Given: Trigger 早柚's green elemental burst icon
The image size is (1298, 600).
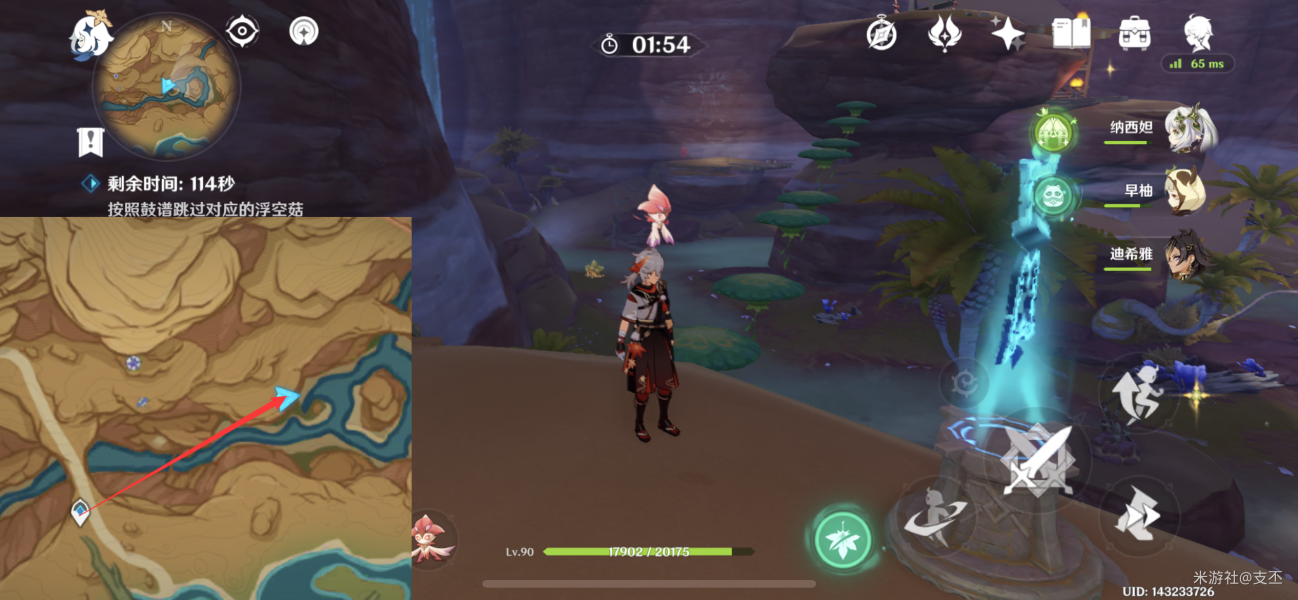Looking at the screenshot, I should [x=1053, y=195].
